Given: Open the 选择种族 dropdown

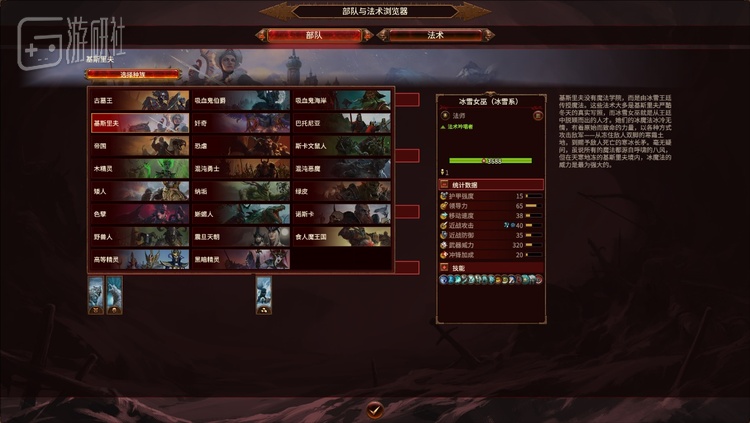Looking at the screenshot, I should [x=133, y=74].
